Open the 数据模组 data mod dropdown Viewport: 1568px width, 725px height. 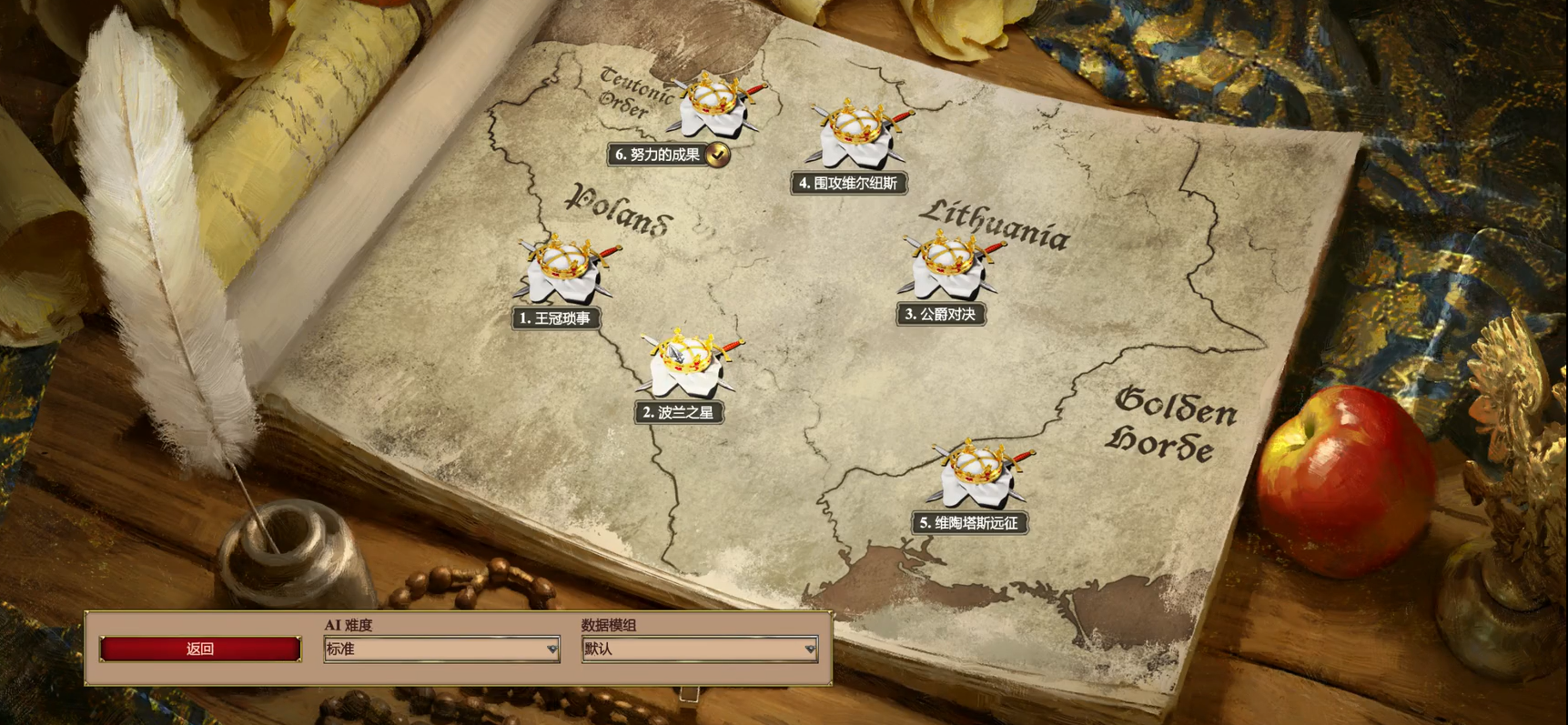[x=699, y=649]
